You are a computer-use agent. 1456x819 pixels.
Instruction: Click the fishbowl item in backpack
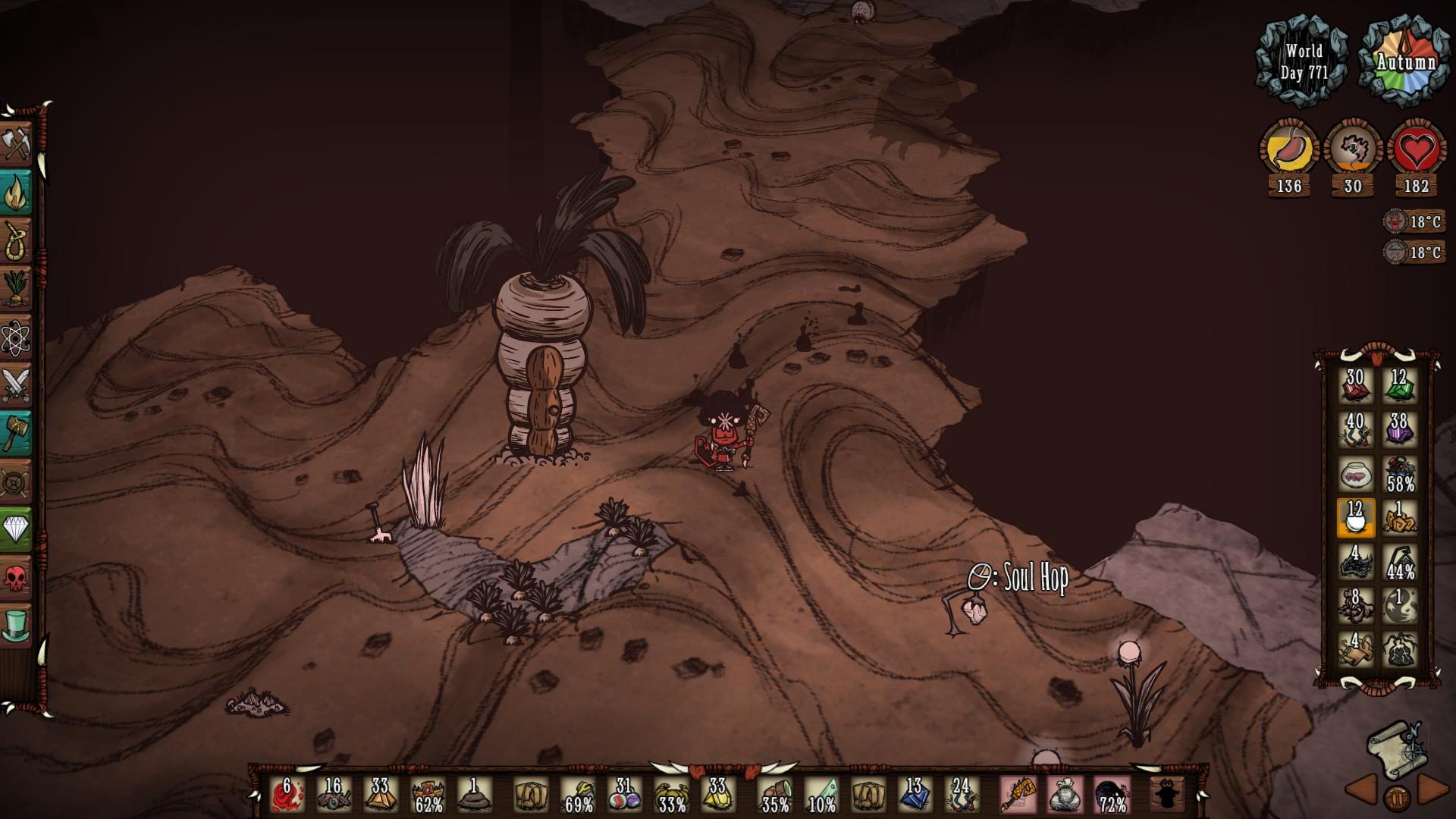tap(1355, 475)
